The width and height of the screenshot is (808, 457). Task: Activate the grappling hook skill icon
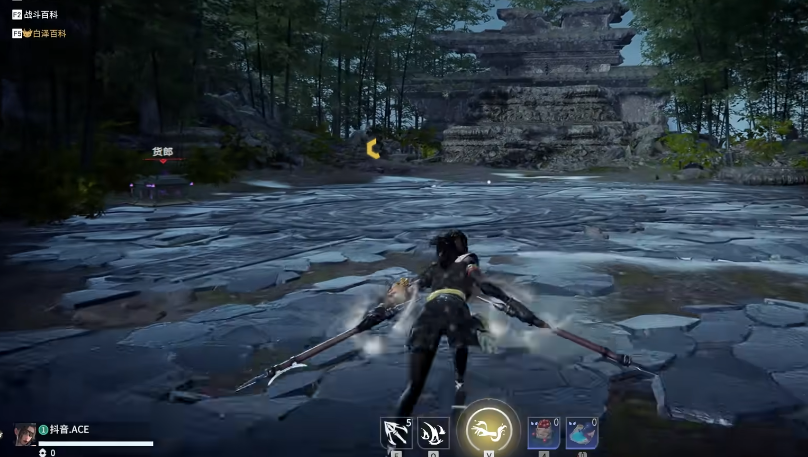point(396,433)
